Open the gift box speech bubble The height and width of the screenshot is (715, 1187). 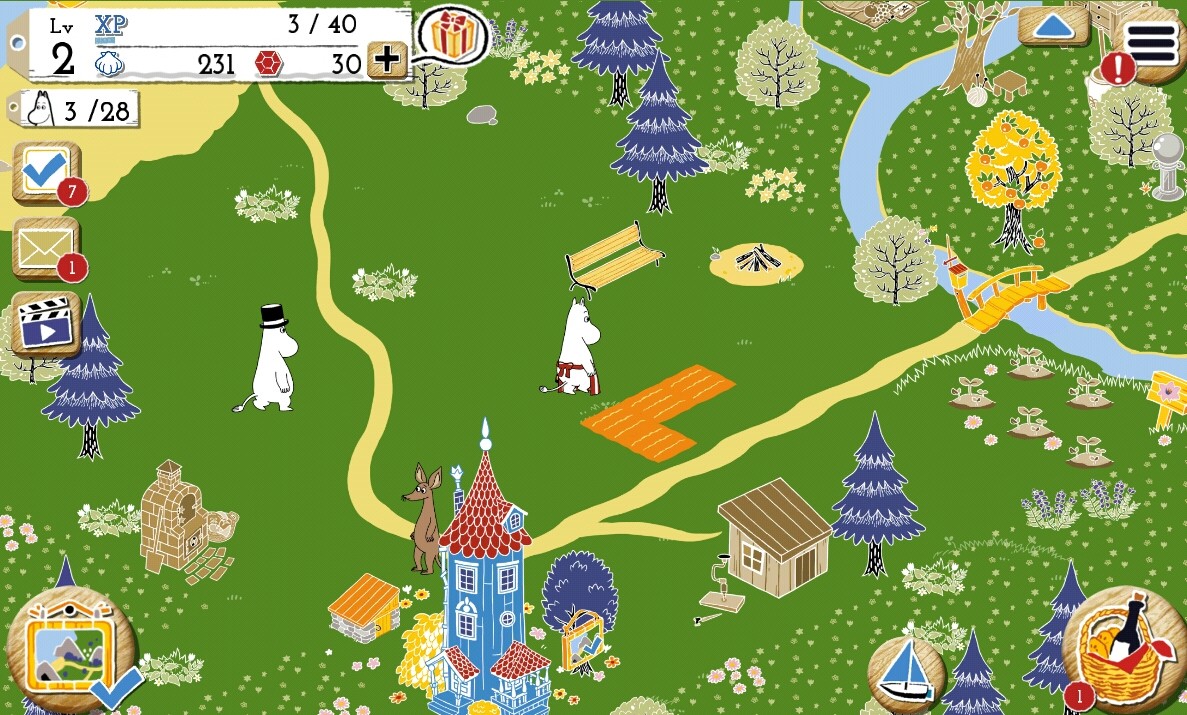453,35
